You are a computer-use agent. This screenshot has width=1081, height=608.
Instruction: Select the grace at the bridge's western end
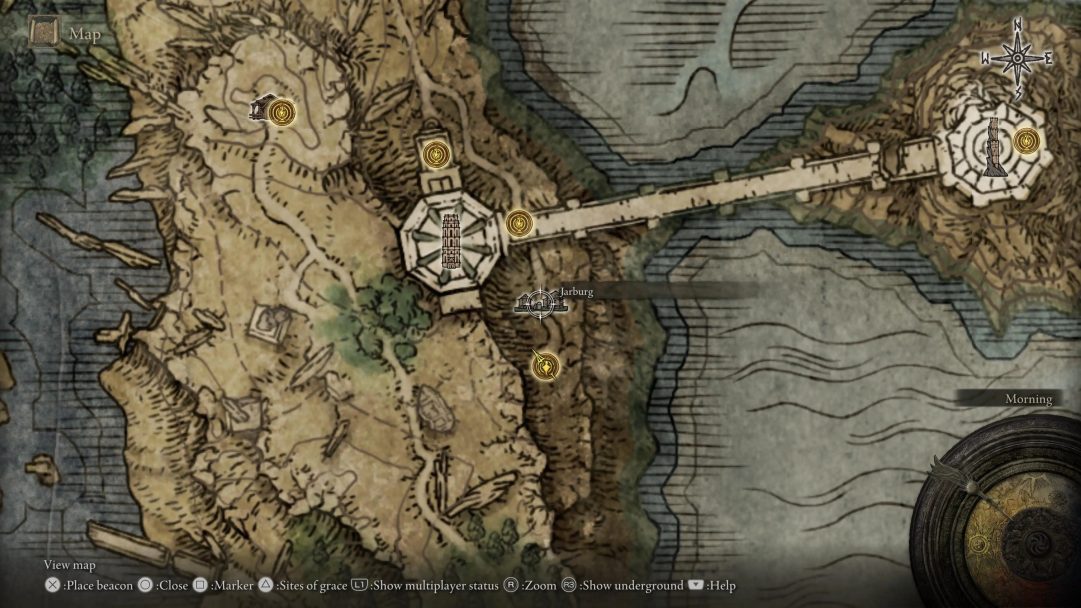517,223
